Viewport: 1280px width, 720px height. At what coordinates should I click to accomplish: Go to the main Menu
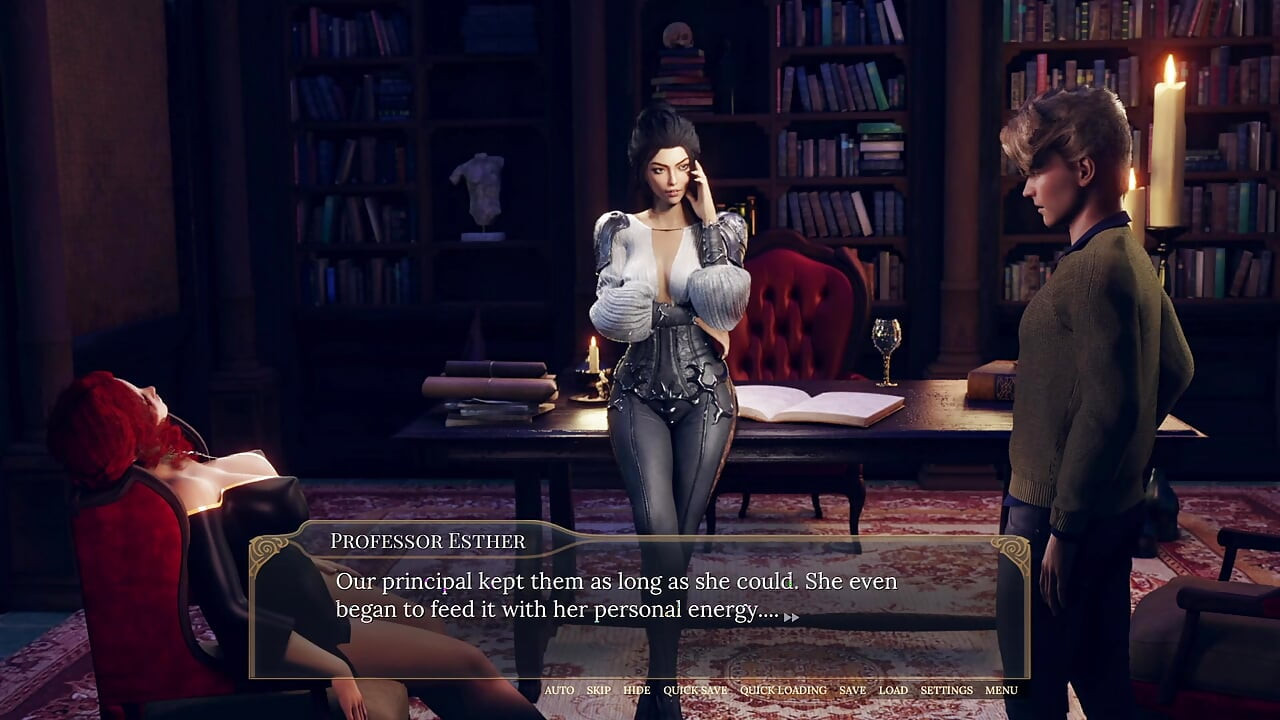click(1001, 690)
